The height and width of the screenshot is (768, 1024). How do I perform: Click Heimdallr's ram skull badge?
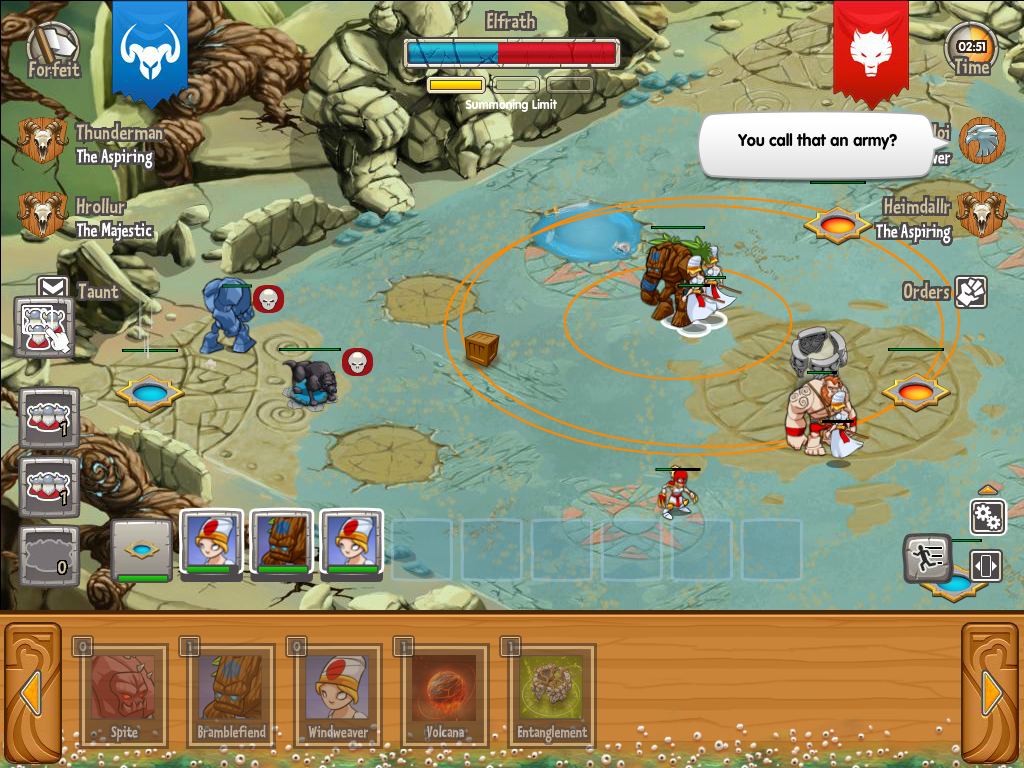(981, 214)
